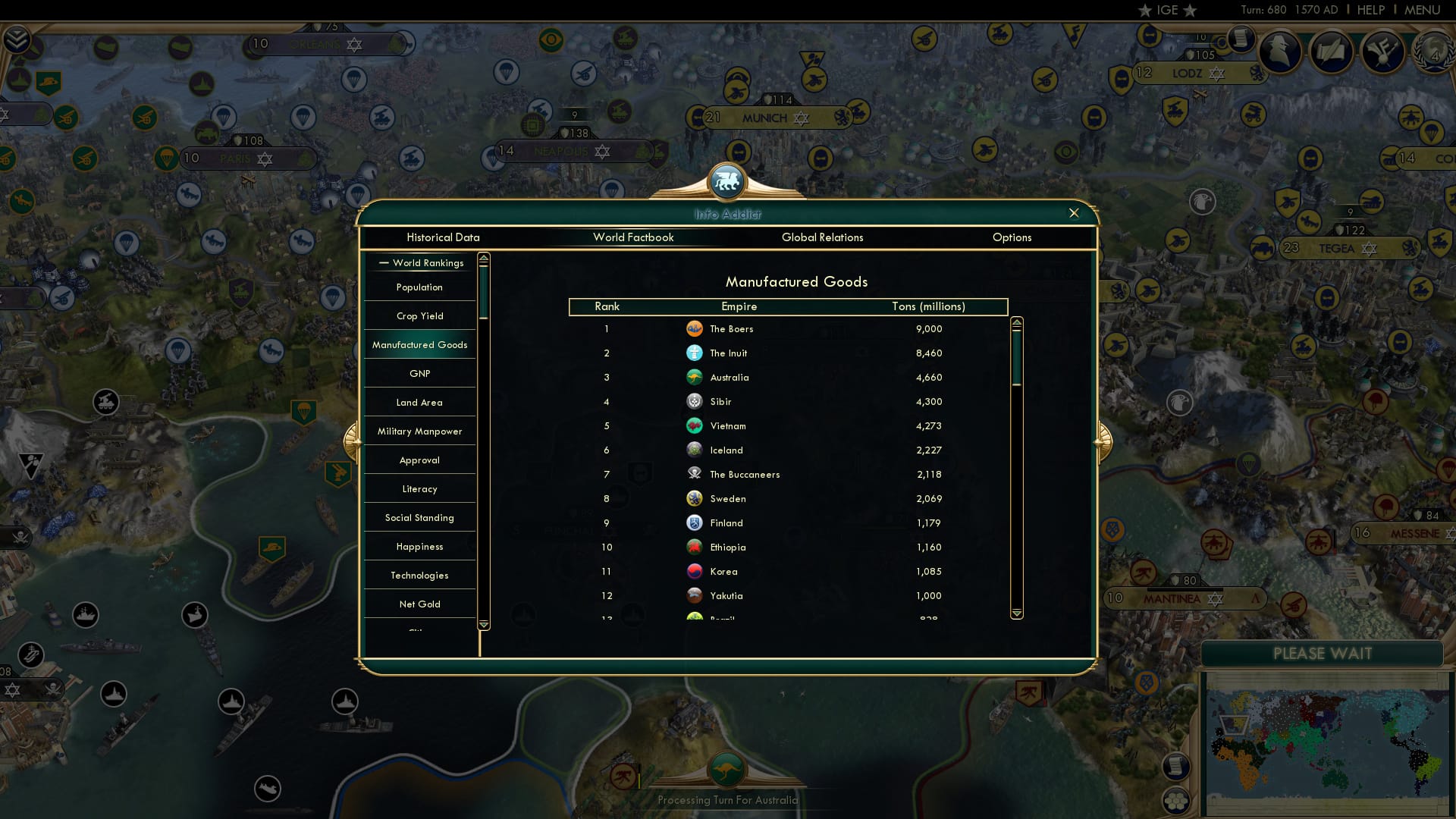Image resolution: width=1456 pixels, height=819 pixels.
Task: Click the IGE star icon in top bar
Action: (x=1145, y=10)
